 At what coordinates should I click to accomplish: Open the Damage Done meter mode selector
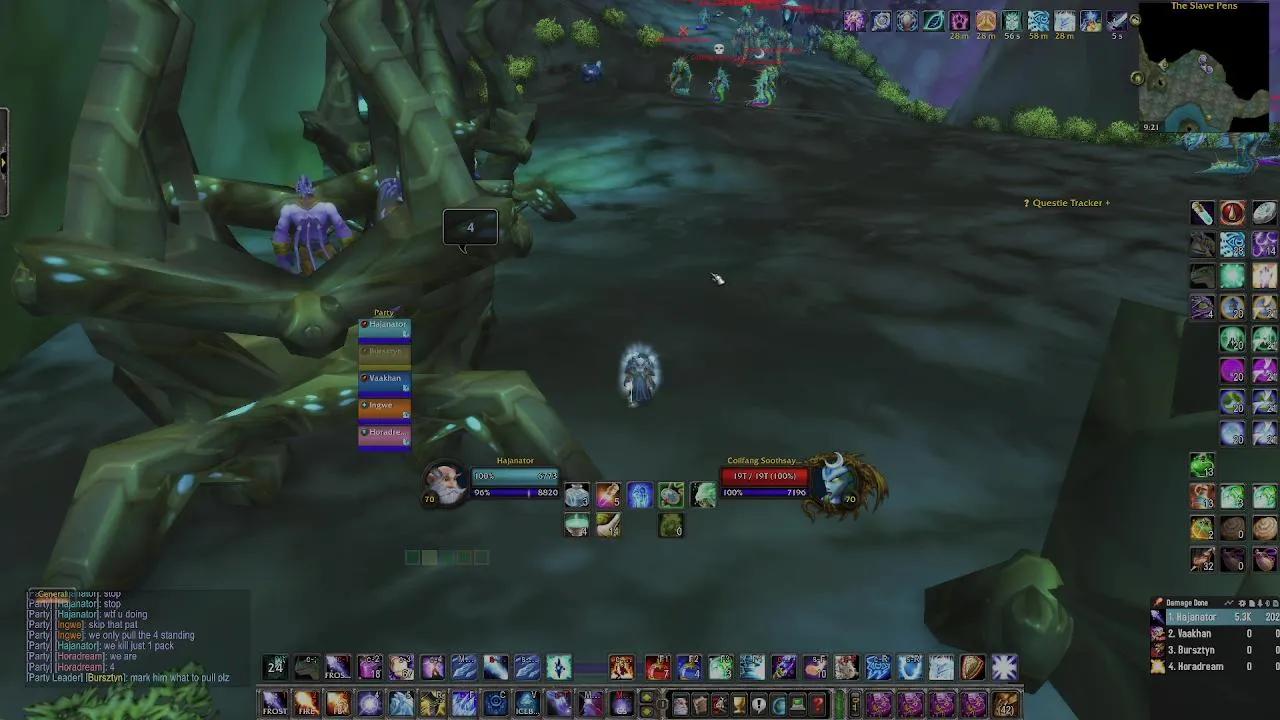(1230, 602)
